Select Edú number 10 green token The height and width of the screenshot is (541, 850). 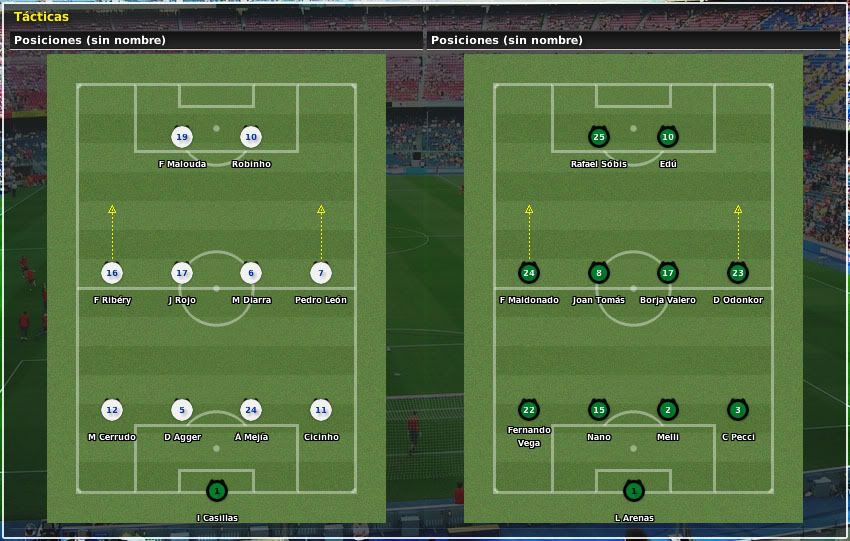pos(668,137)
